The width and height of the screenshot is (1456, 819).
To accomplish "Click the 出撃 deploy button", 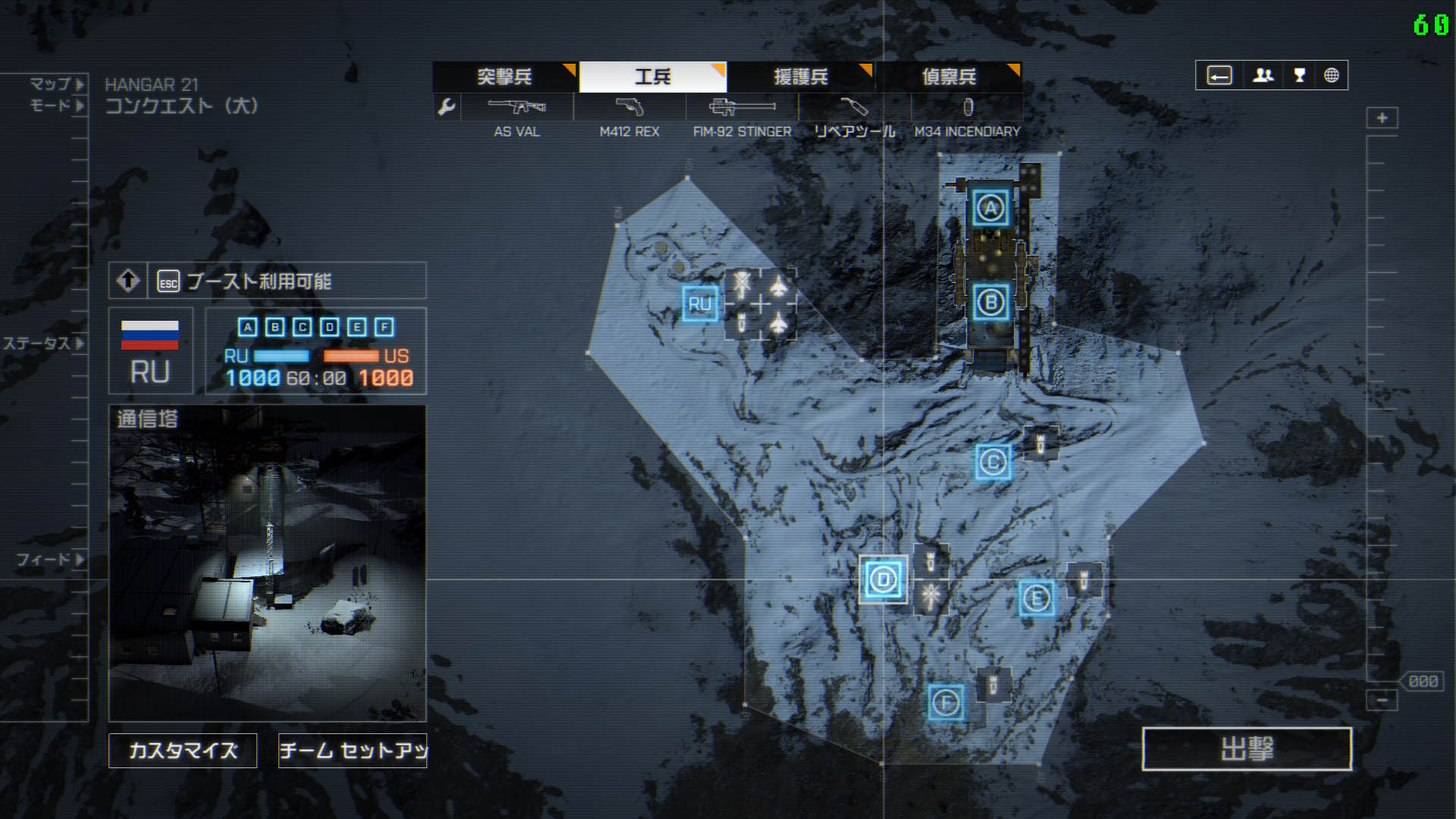I will click(1247, 748).
